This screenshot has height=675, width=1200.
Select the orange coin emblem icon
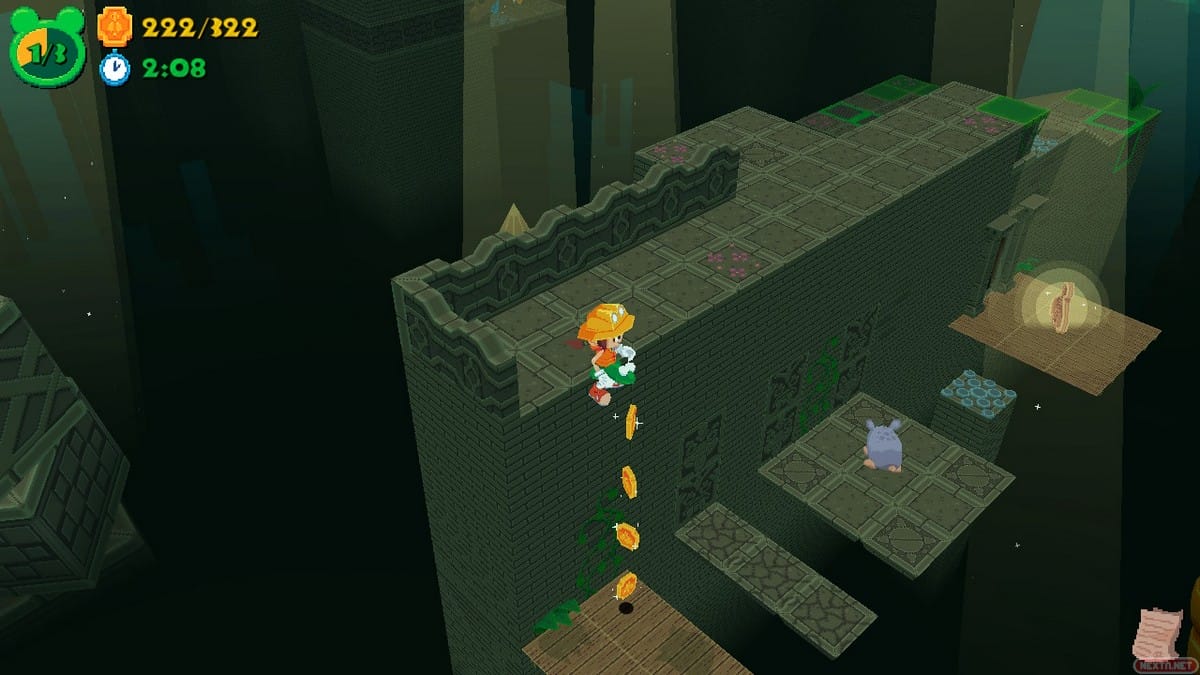point(114,27)
